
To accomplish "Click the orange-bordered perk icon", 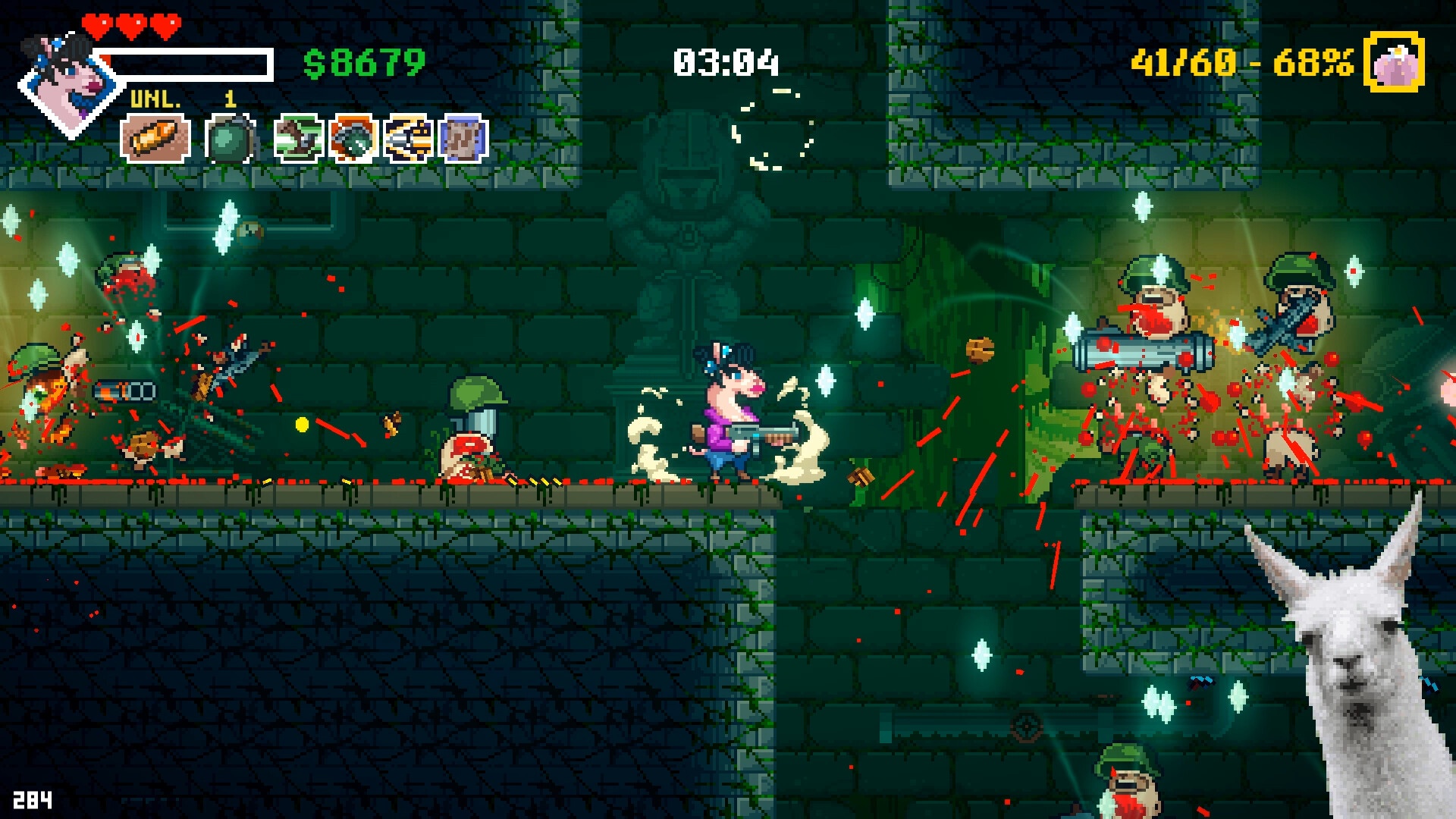I will pos(353,139).
